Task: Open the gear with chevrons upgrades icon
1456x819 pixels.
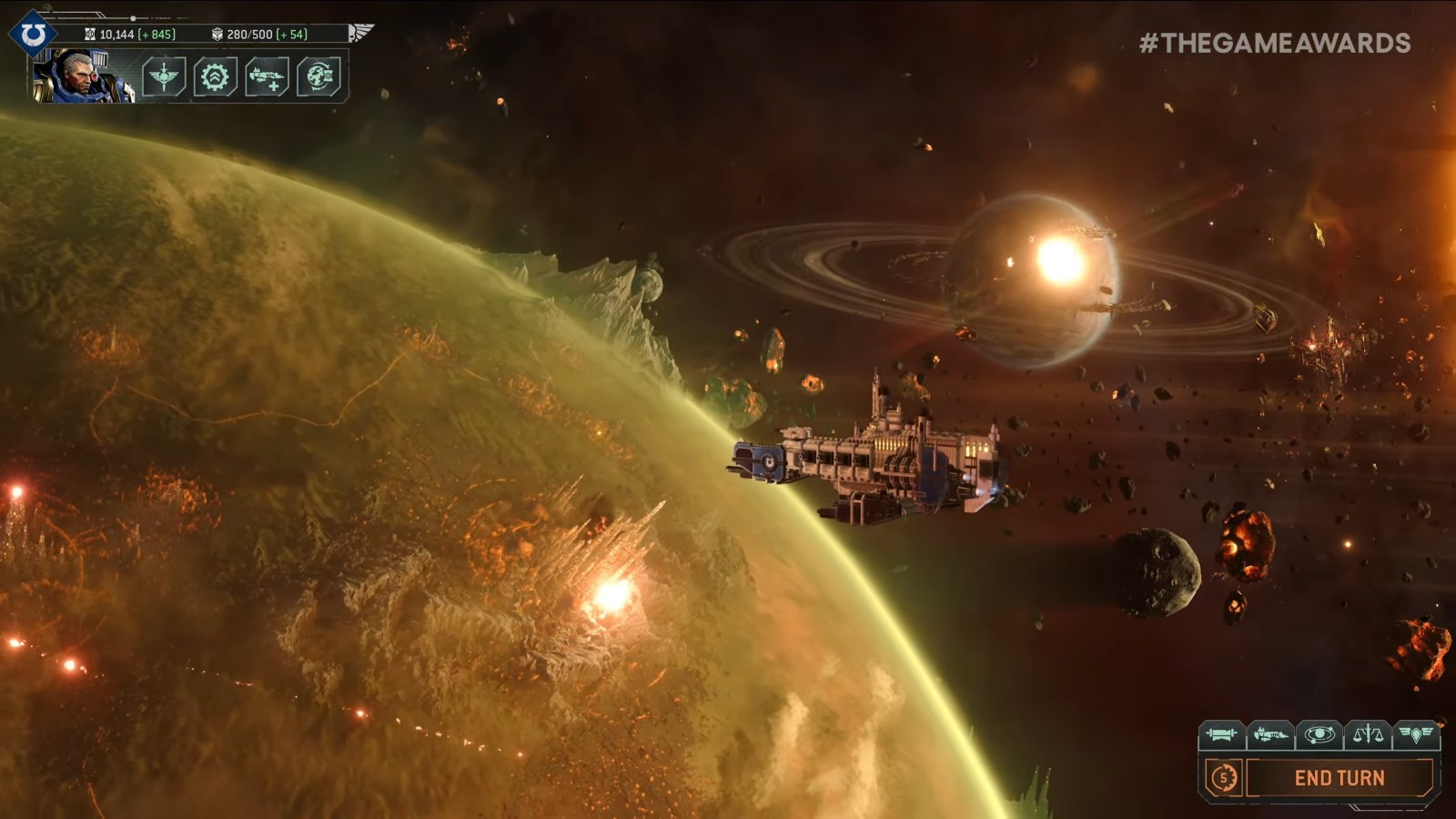Action: [x=215, y=76]
